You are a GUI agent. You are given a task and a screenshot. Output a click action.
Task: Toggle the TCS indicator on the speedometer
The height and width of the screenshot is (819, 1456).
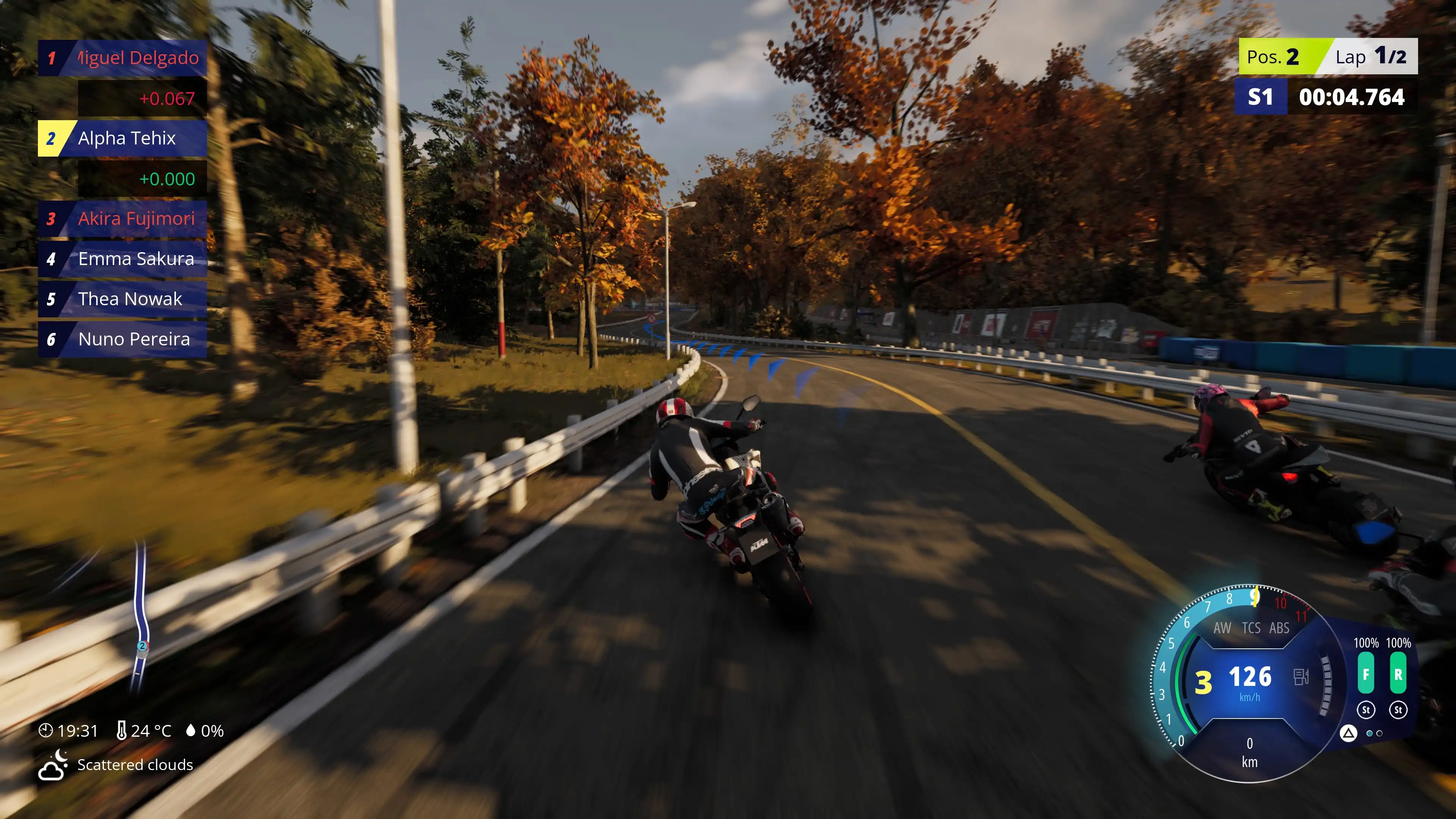(1251, 628)
